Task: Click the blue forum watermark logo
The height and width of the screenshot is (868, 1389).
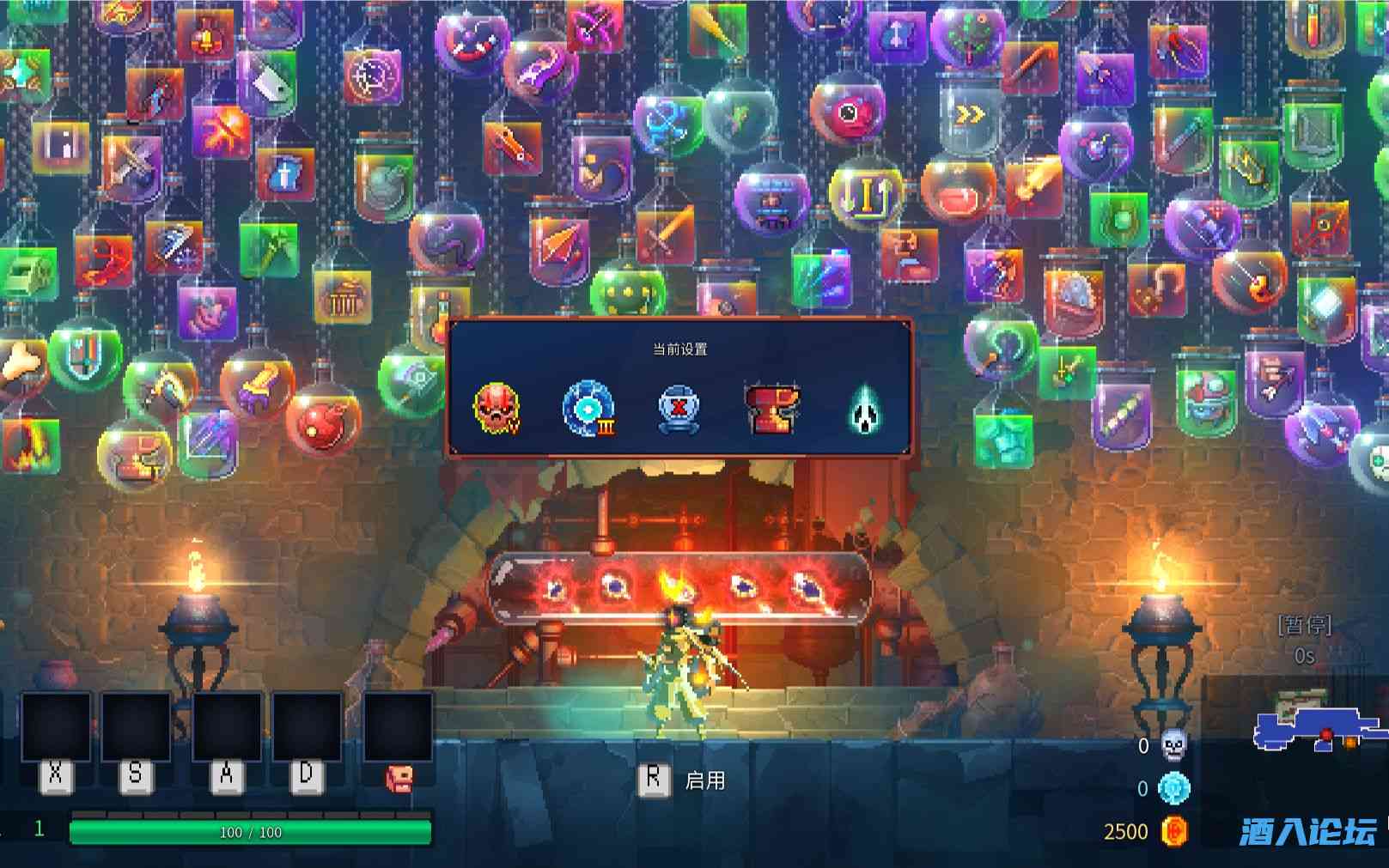Action: click(x=1307, y=831)
